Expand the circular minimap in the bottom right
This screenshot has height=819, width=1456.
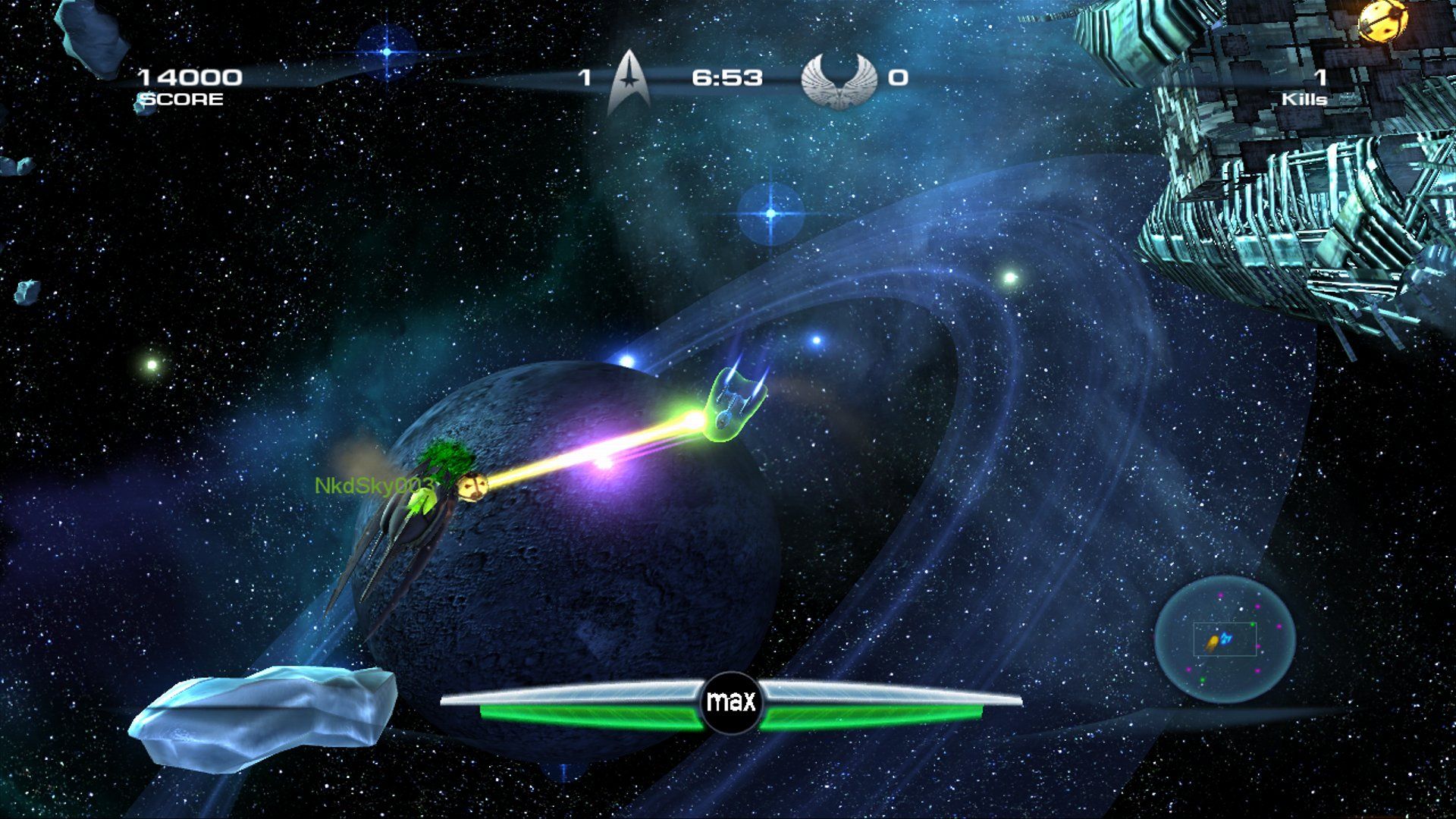pos(1225,641)
